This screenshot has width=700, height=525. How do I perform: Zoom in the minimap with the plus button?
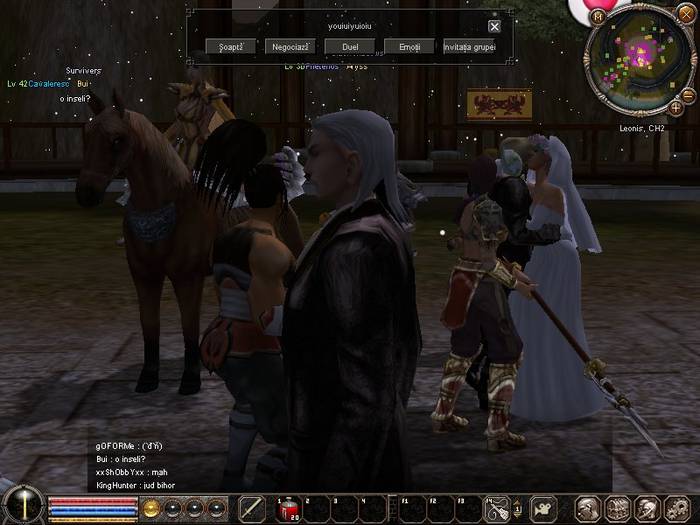tap(676, 107)
